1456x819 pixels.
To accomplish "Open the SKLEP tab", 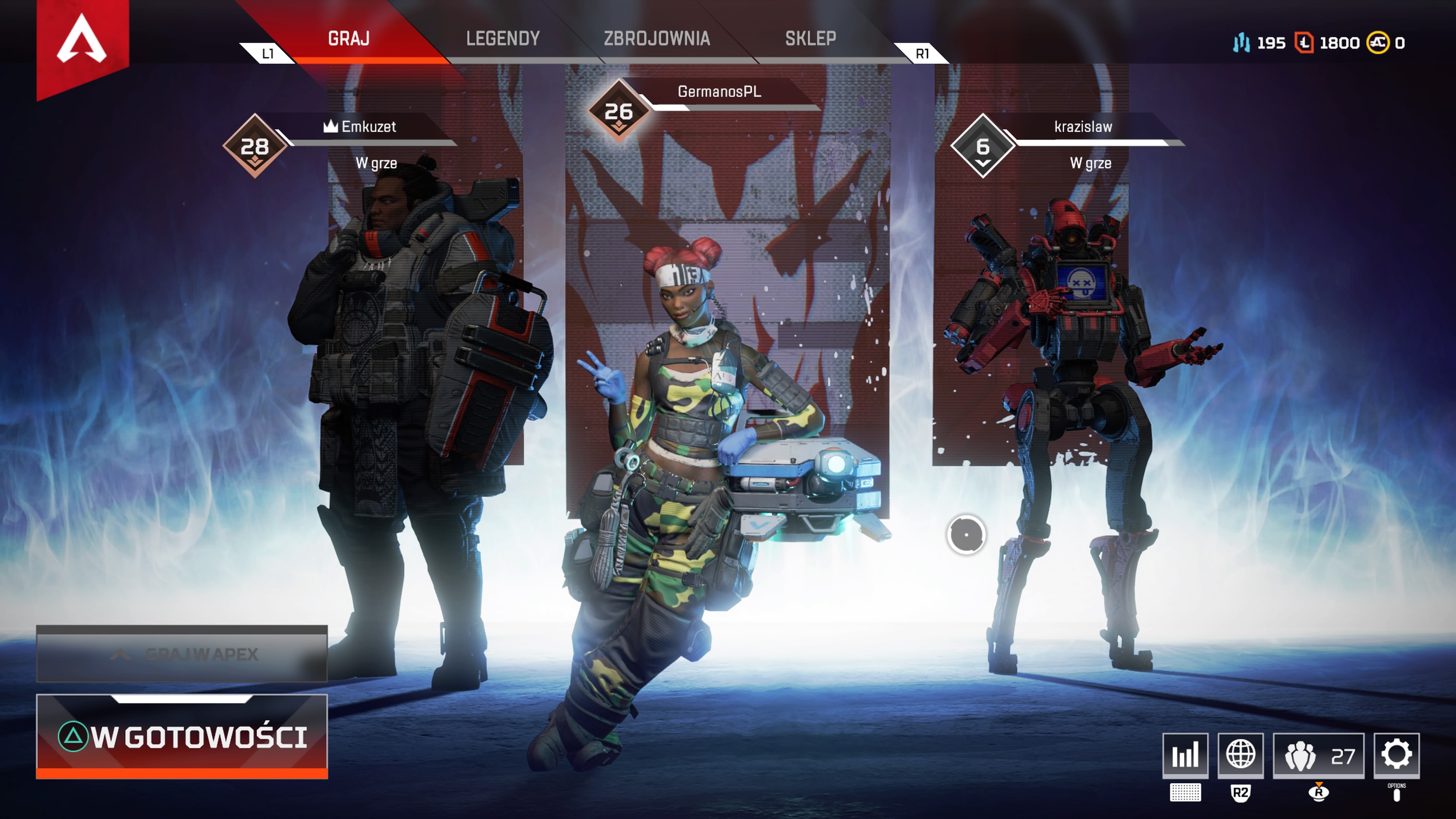I will (810, 38).
